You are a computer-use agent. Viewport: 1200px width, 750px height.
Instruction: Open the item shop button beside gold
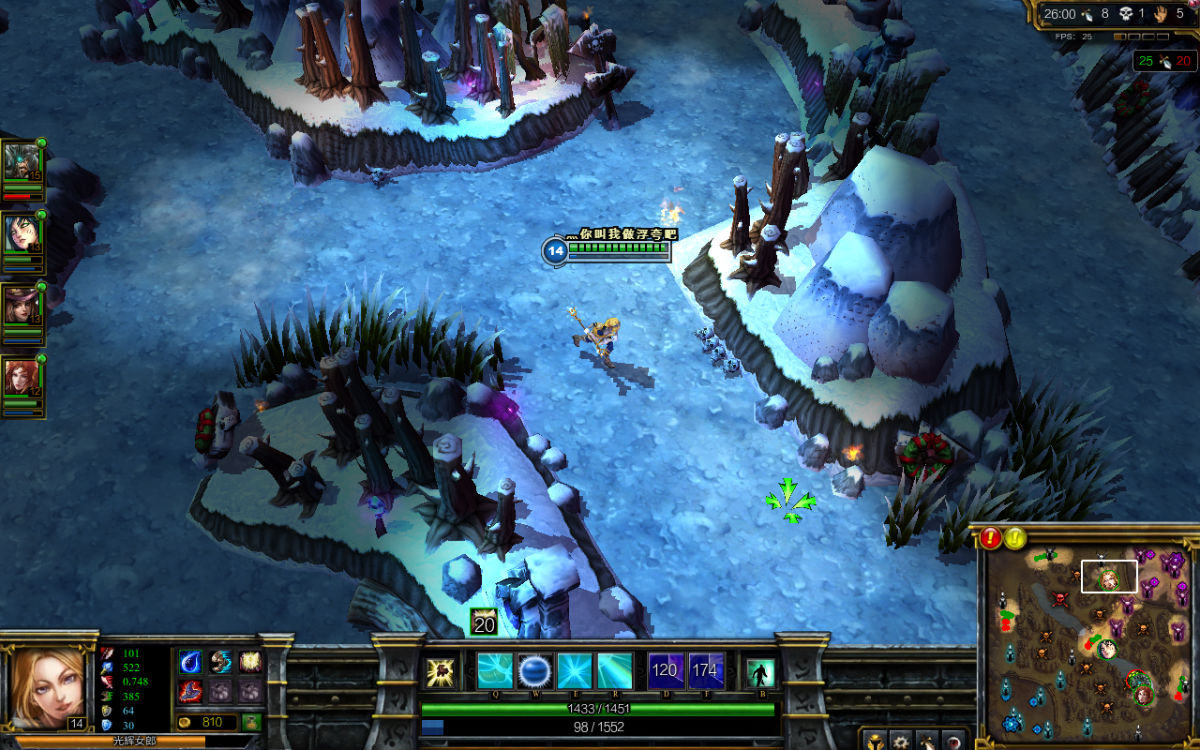tap(250, 721)
